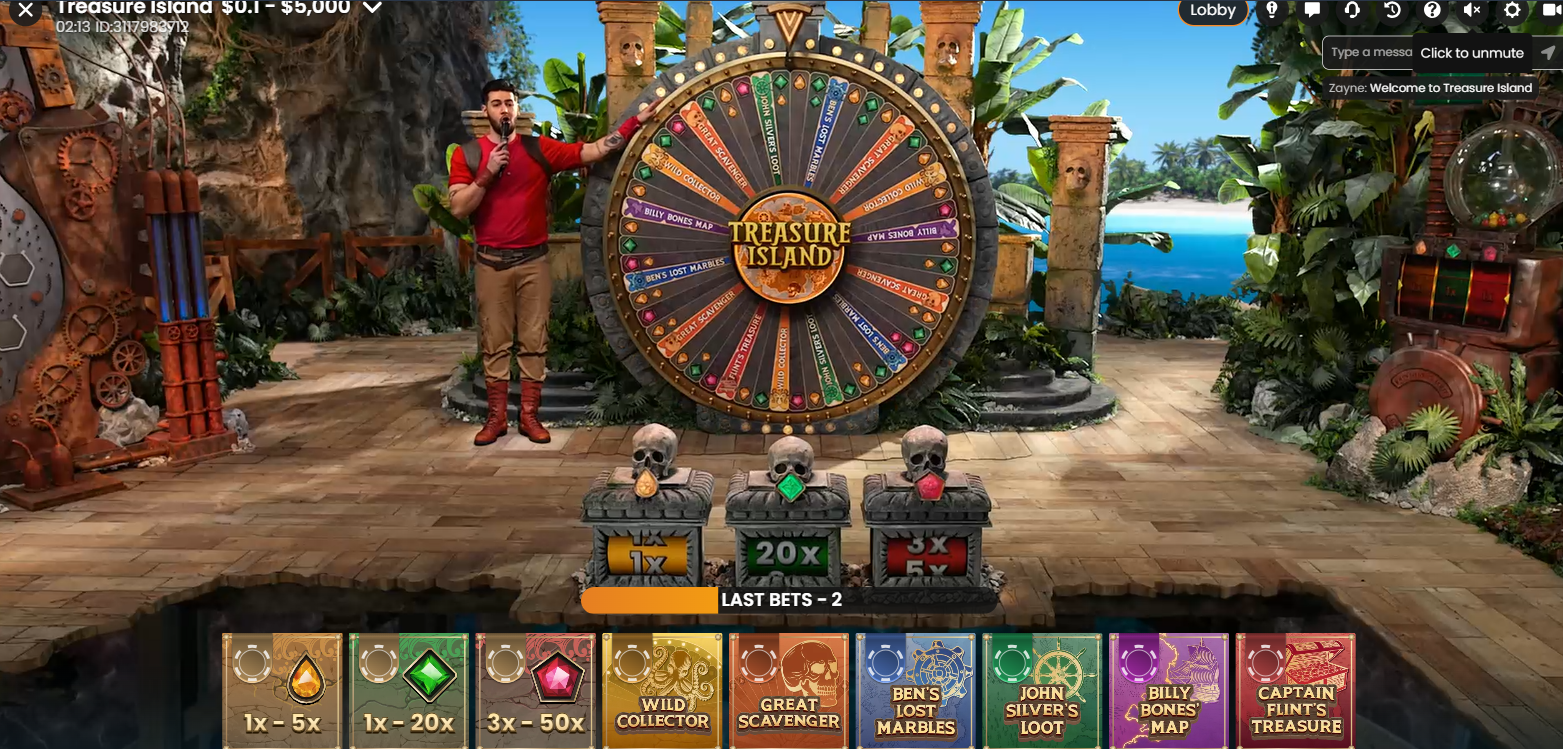1563x749 pixels.
Task: Open the chat bubble icon
Action: pos(1310,11)
